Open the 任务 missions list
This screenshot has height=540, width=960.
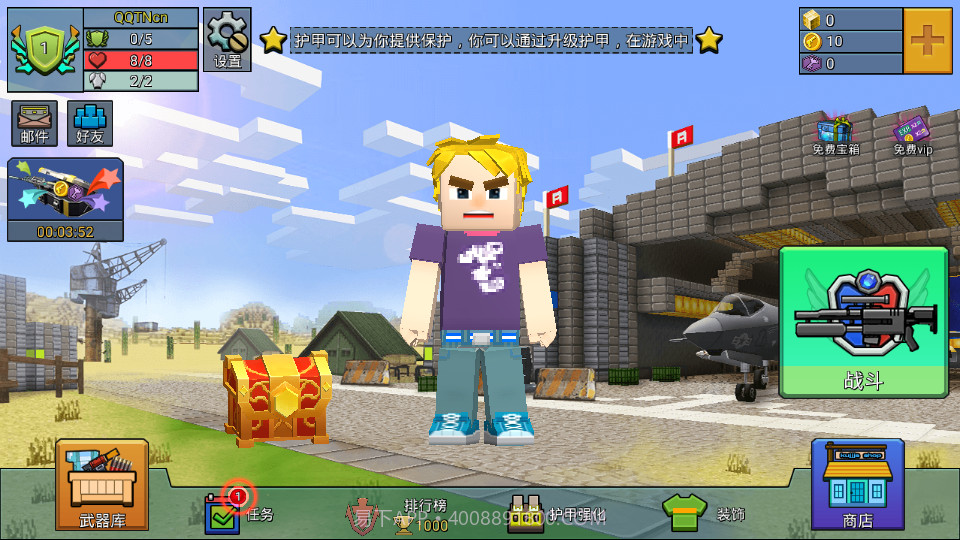point(238,512)
